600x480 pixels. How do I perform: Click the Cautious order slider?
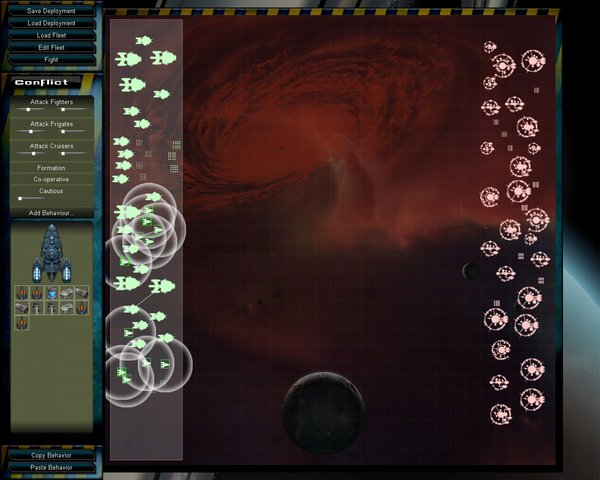coord(21,198)
